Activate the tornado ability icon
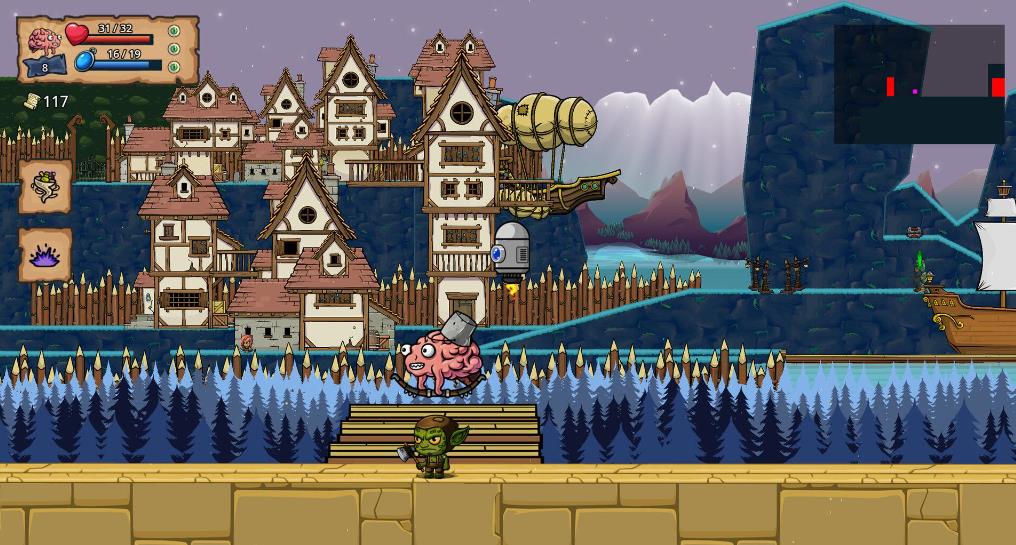The image size is (1016, 545). [x=46, y=186]
